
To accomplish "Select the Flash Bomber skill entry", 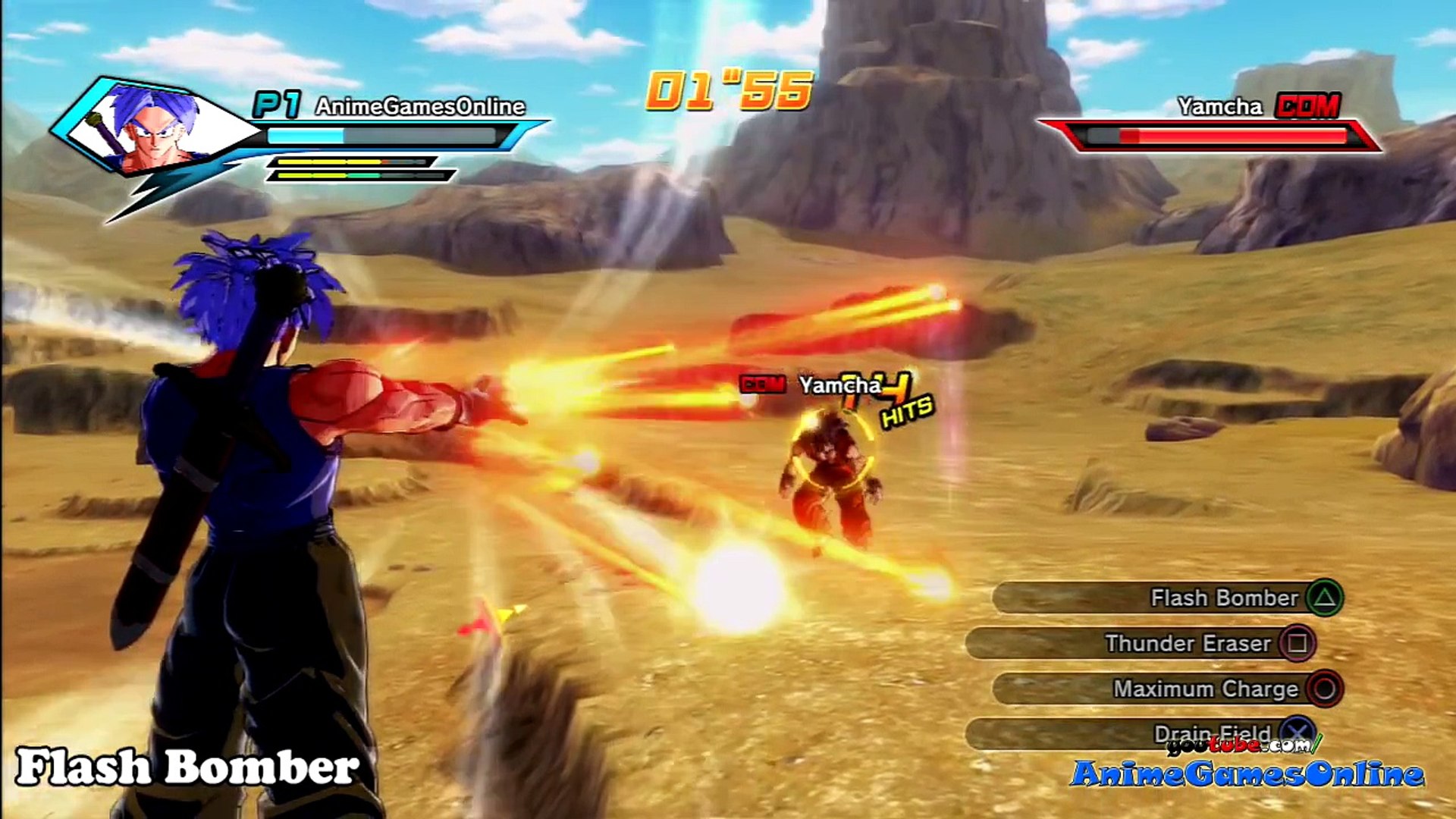I will click(x=1168, y=598).
